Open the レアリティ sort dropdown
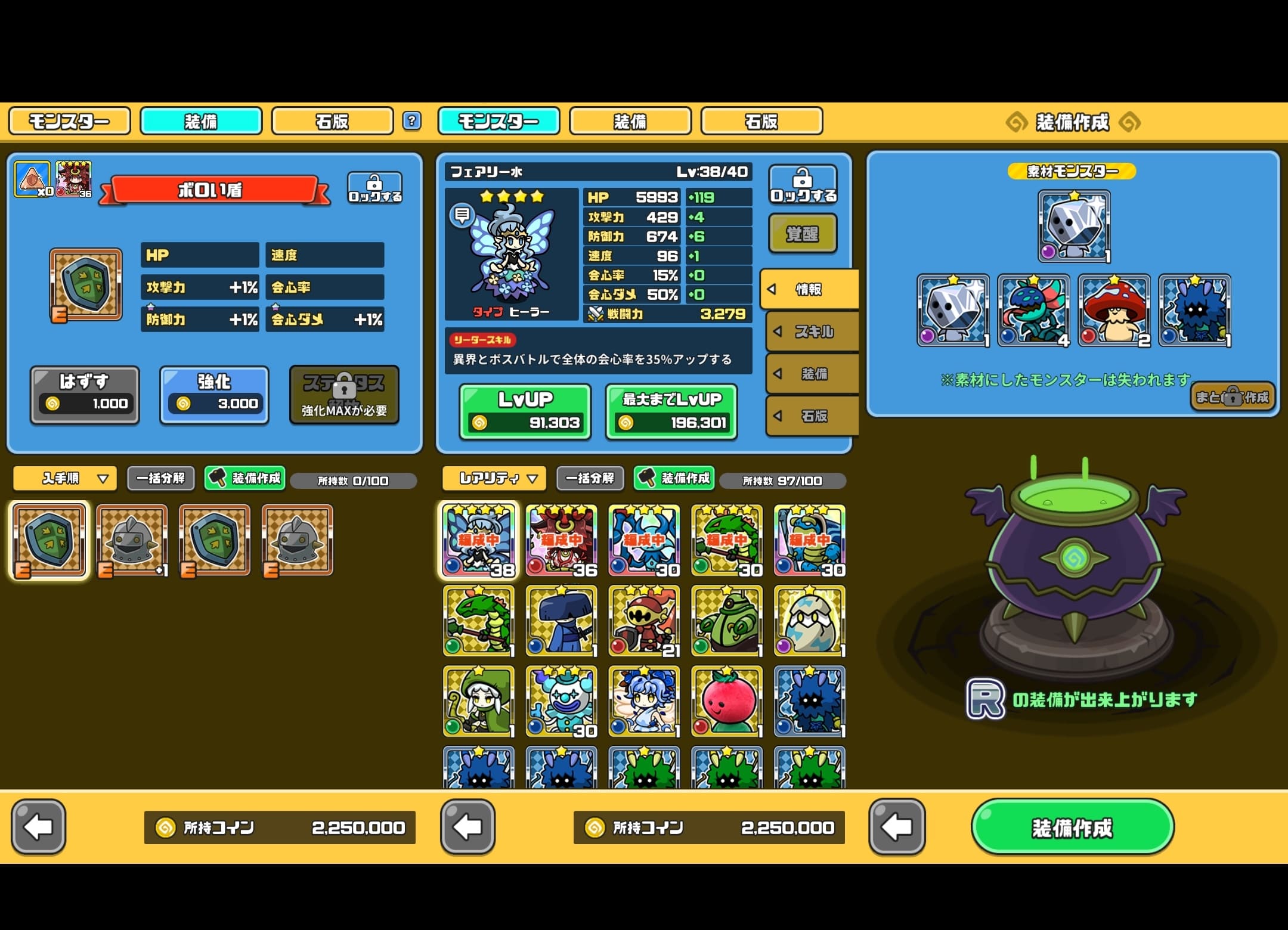The width and height of the screenshot is (1288, 930). point(494,478)
